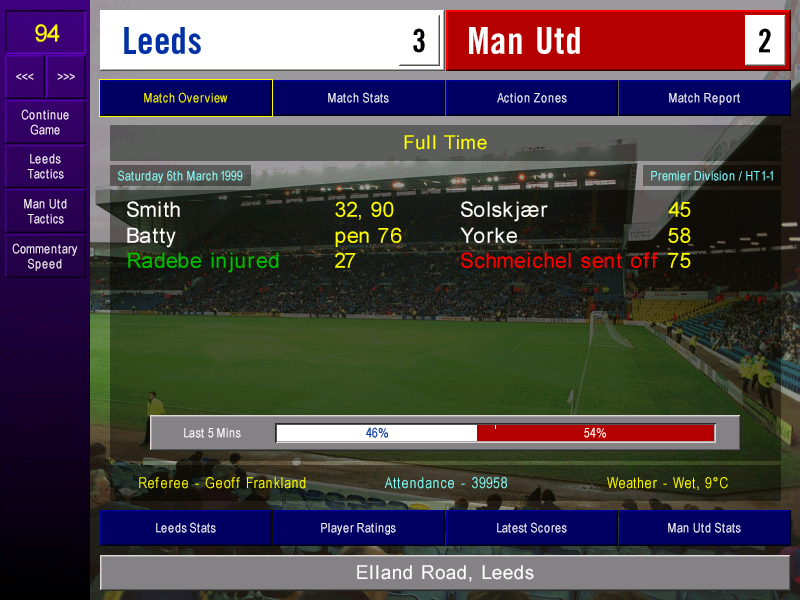Screen dimensions: 800x600
Task: Open the Match Report tab
Action: (704, 98)
